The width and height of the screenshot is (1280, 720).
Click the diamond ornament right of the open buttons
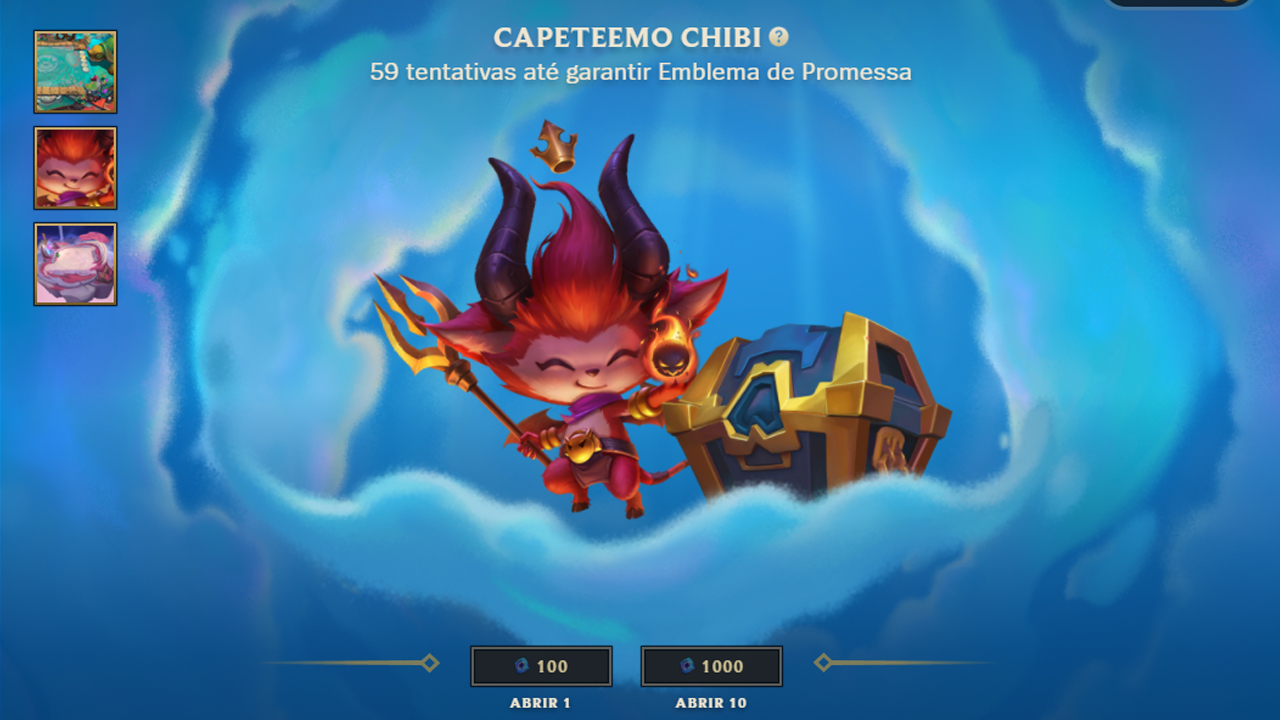(x=823, y=661)
